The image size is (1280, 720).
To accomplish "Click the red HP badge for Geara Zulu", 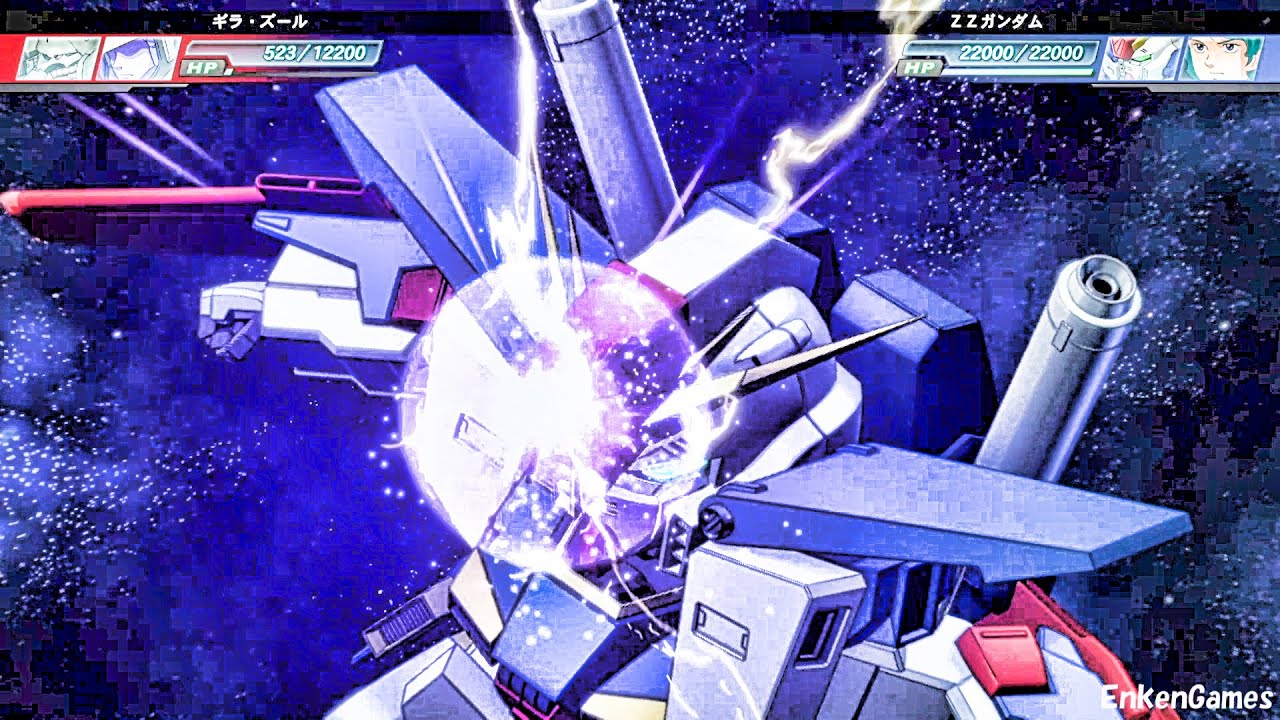I will coord(203,67).
